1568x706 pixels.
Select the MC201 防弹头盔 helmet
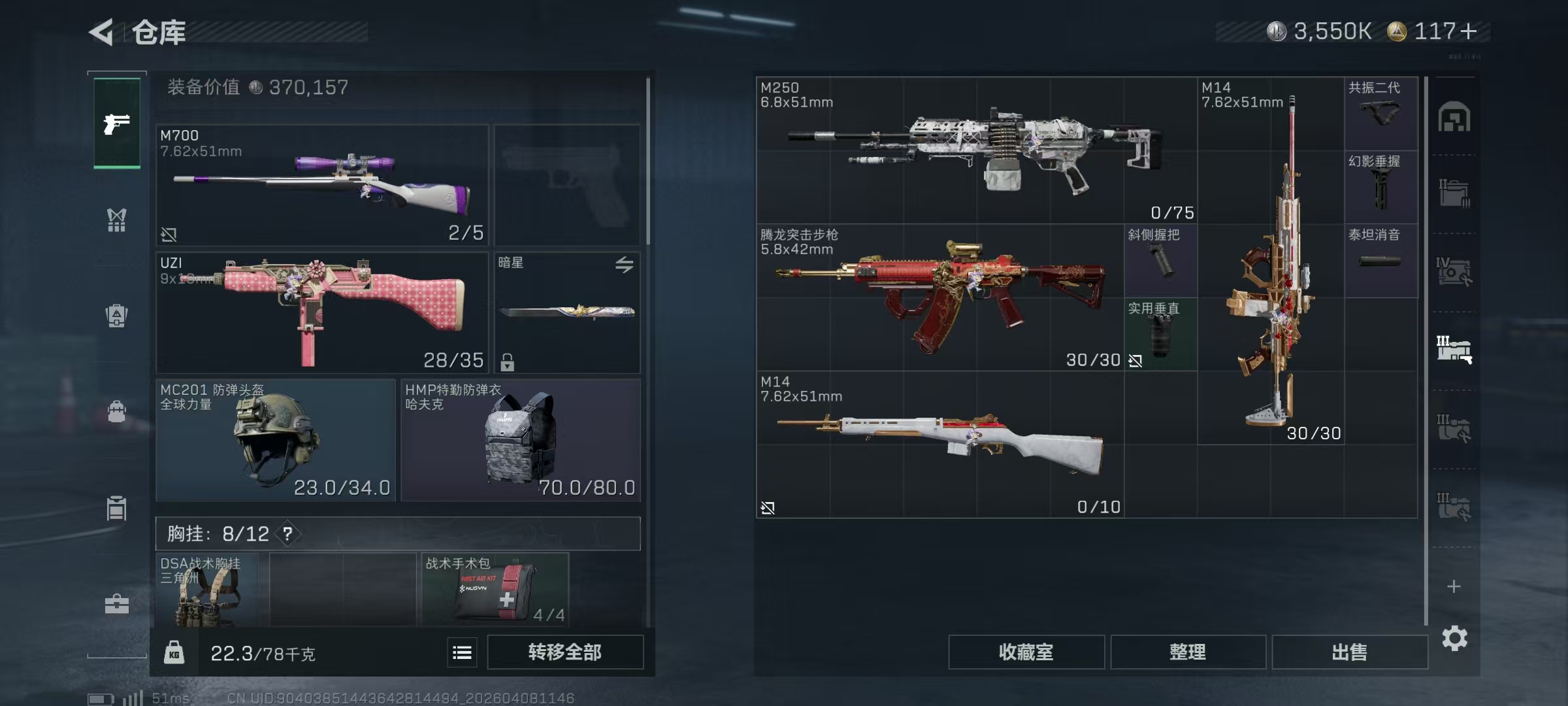click(275, 439)
